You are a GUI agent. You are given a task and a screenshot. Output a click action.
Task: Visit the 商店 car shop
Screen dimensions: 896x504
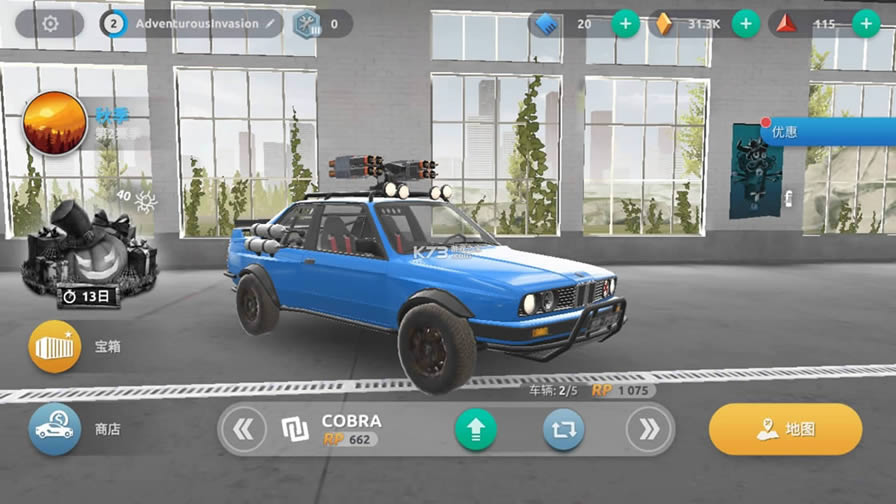(x=55, y=429)
